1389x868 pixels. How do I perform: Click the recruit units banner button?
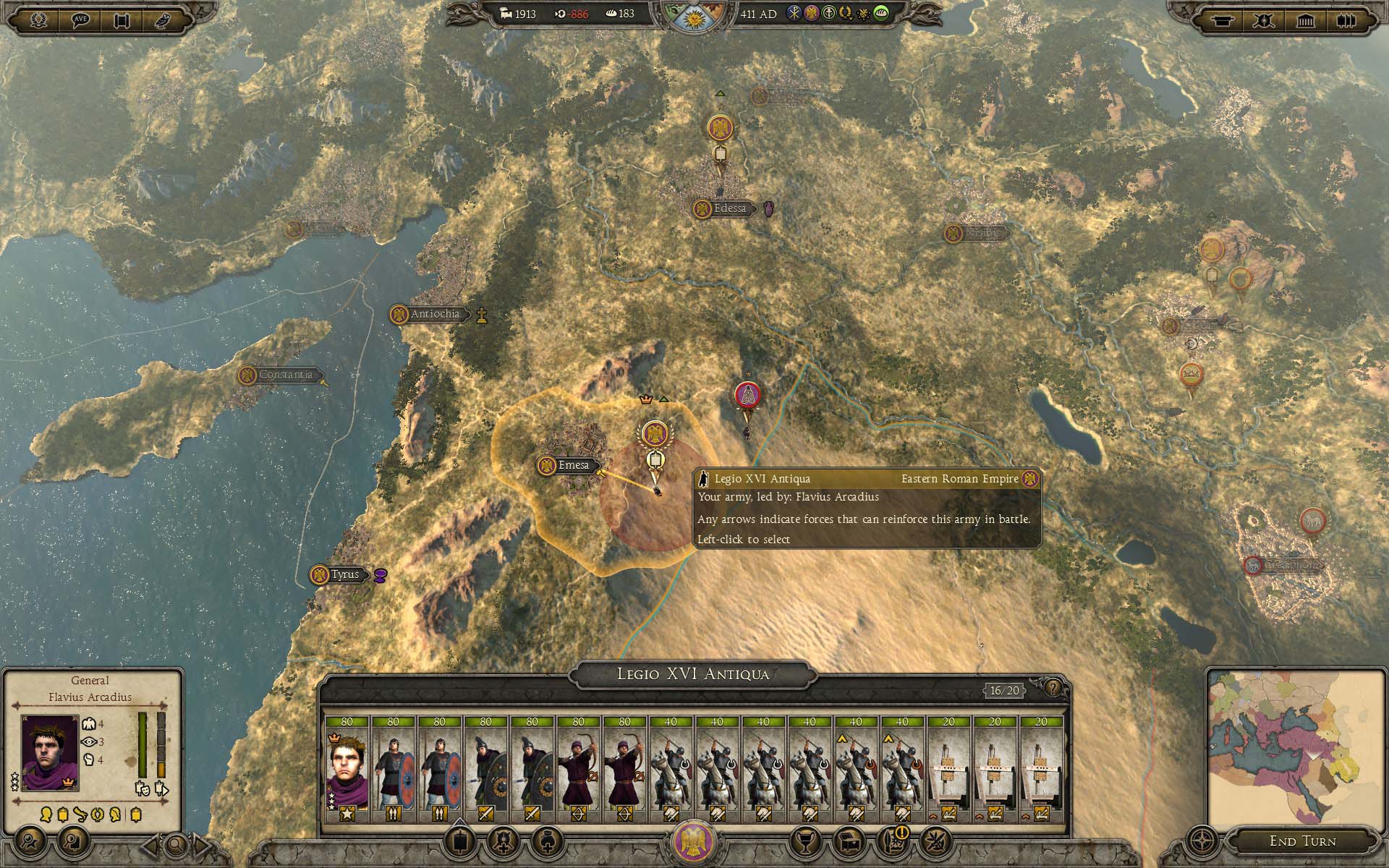click(462, 842)
